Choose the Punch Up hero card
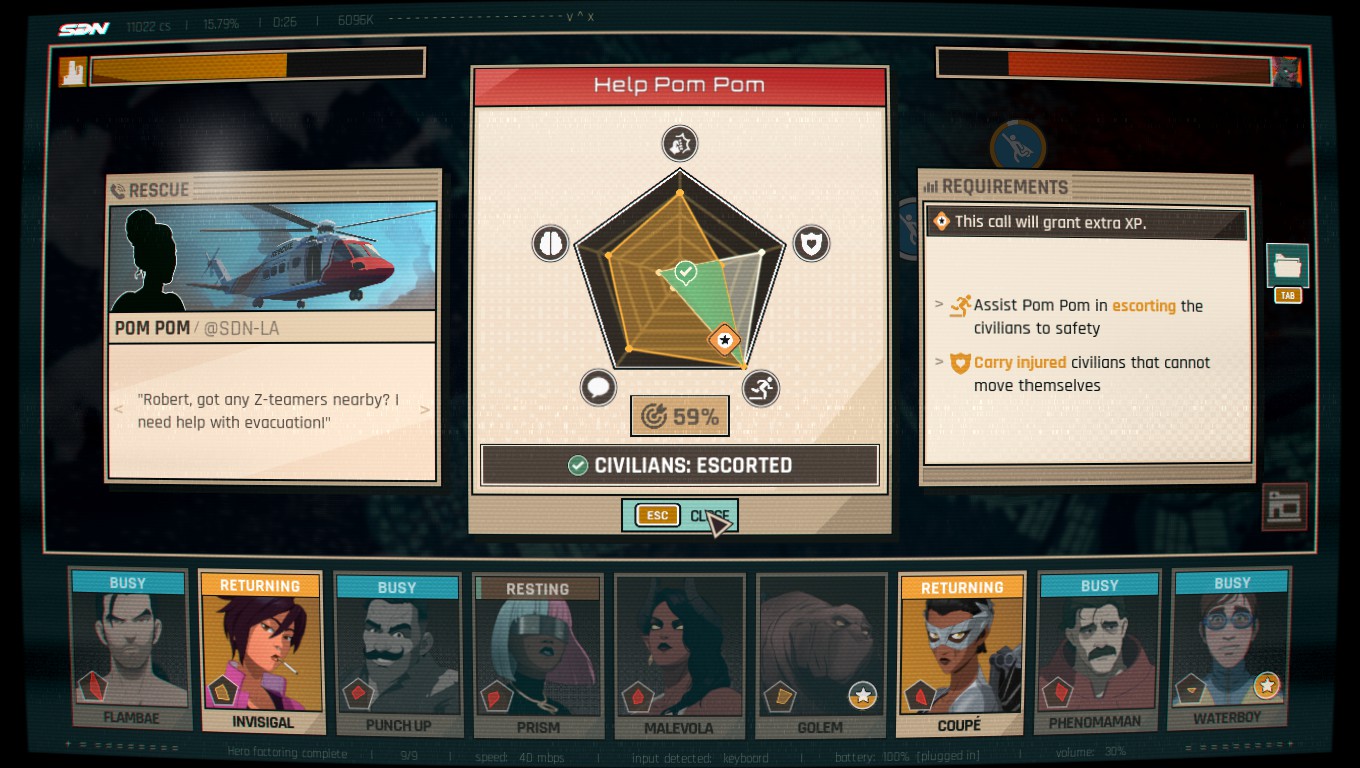1360x768 pixels. point(397,654)
